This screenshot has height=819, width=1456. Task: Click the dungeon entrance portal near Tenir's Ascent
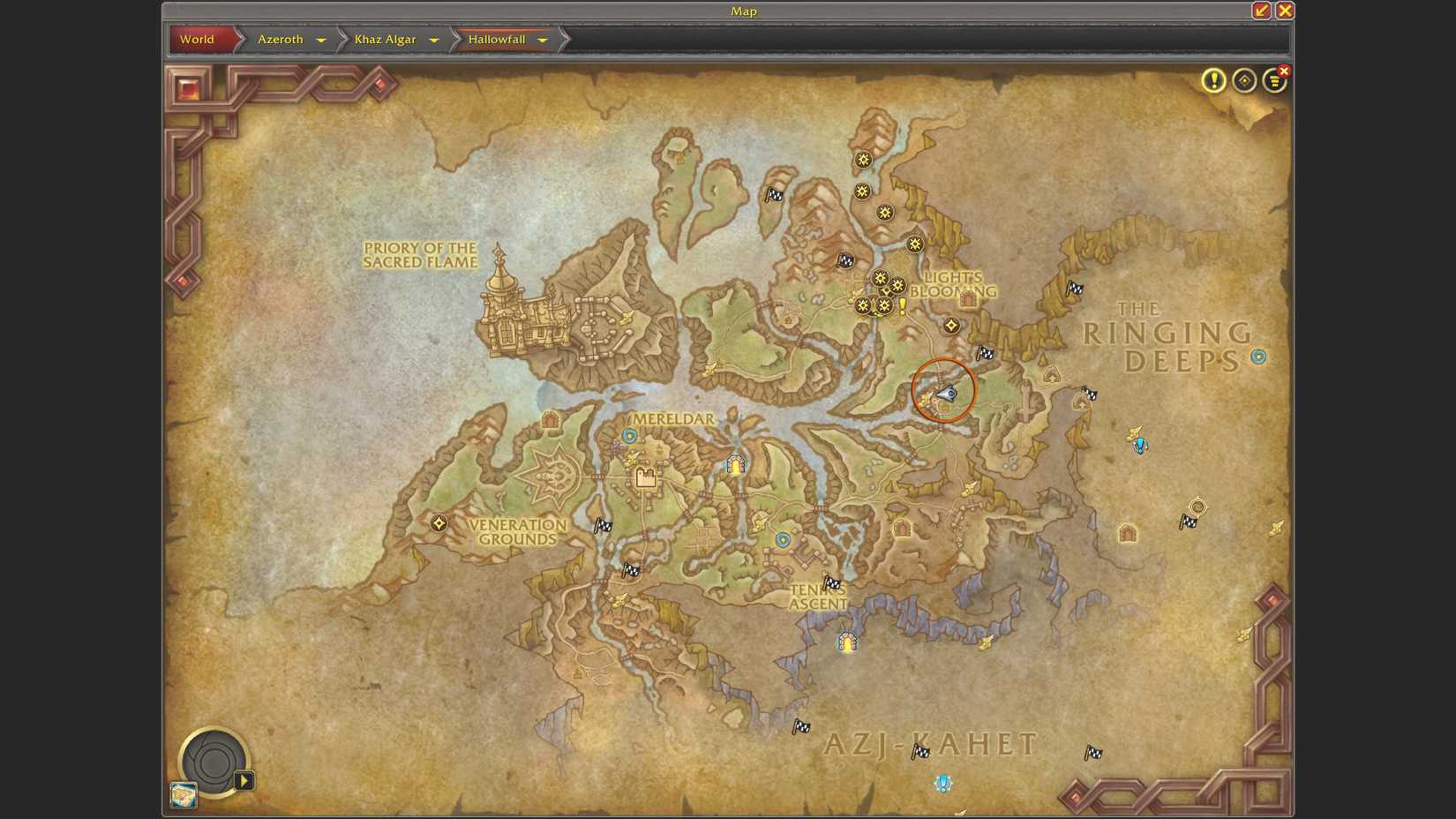click(846, 643)
